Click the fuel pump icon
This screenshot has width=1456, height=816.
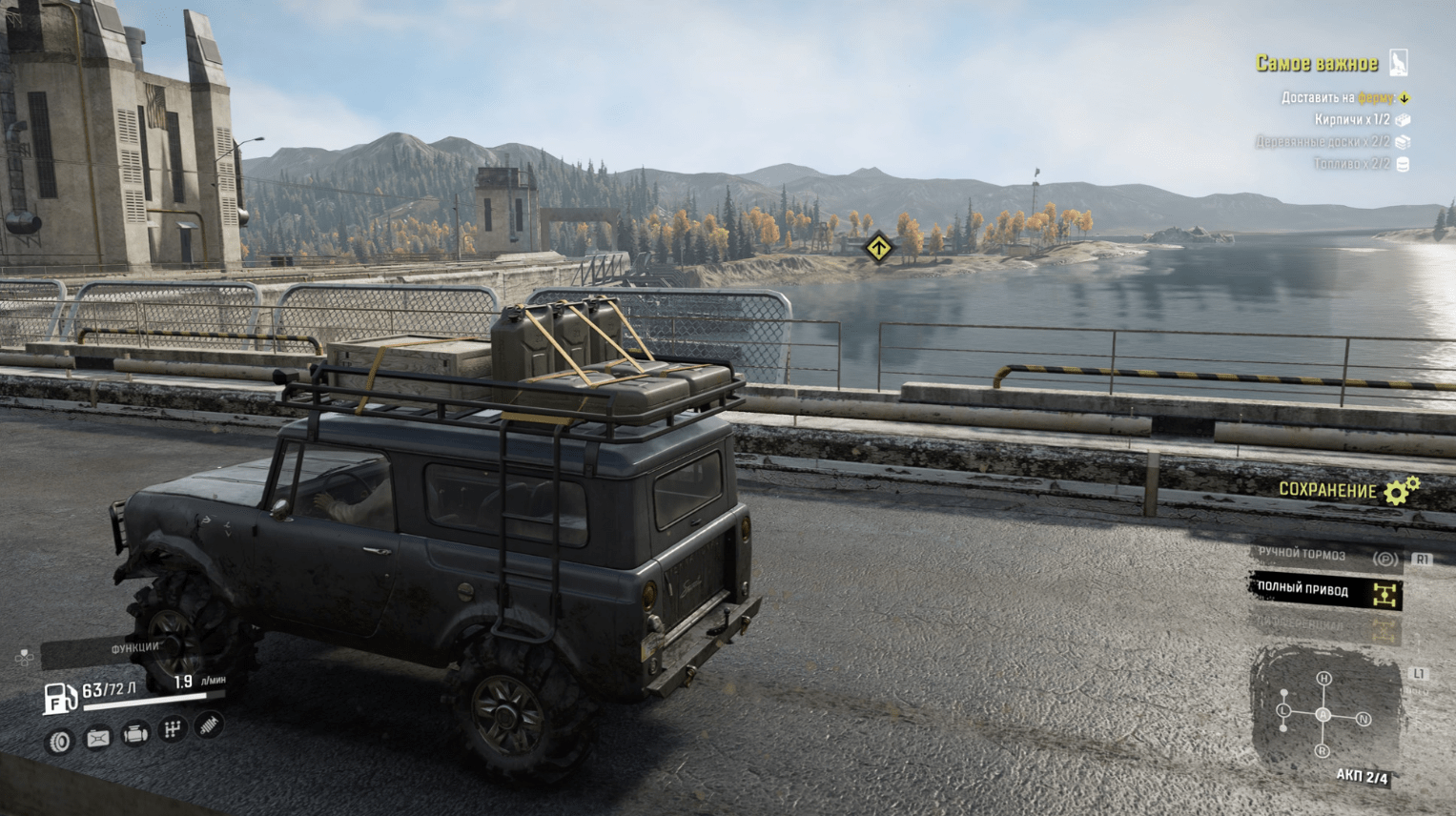point(59,699)
